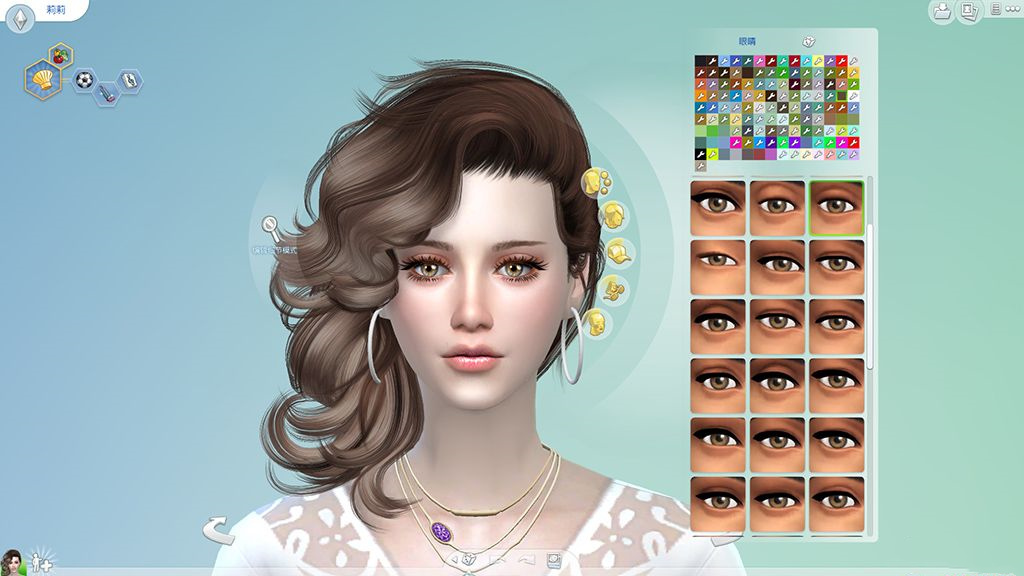The image size is (1024, 576).
Task: Open the chef hat aspiration hexagon
Action: [x=44, y=79]
